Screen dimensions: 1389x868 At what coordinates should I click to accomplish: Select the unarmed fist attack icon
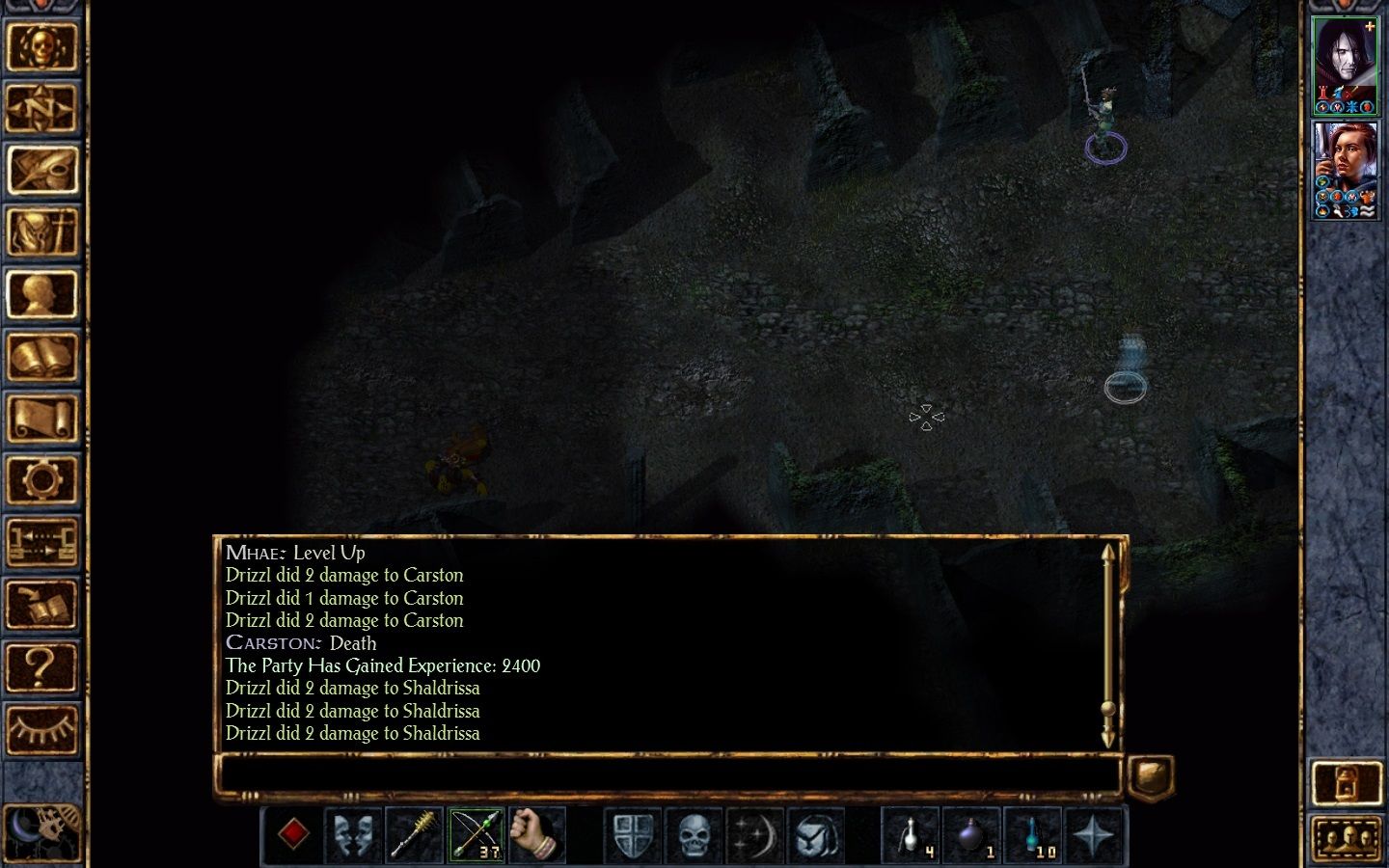535,833
